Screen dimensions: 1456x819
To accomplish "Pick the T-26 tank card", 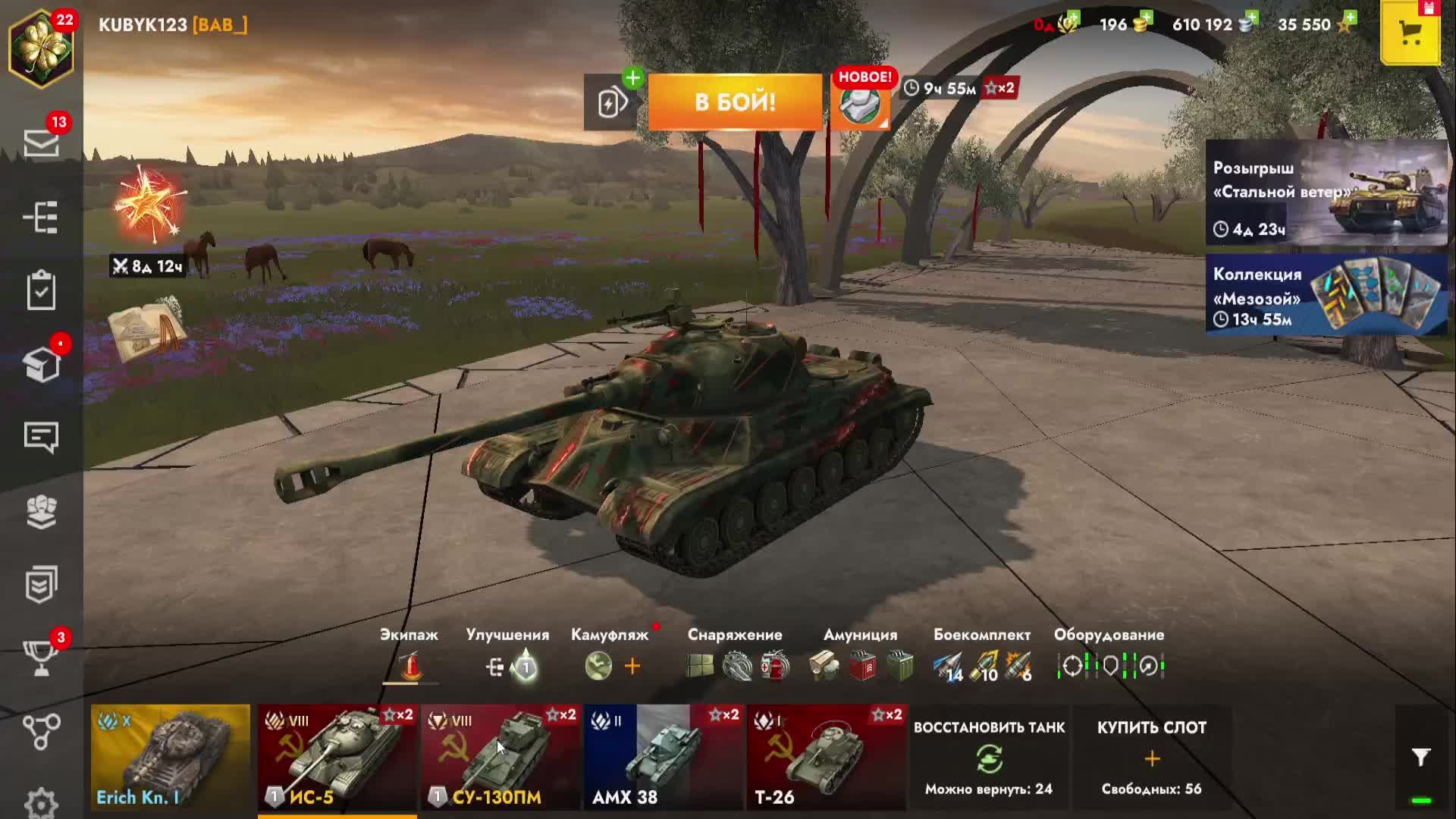I will (x=826, y=757).
